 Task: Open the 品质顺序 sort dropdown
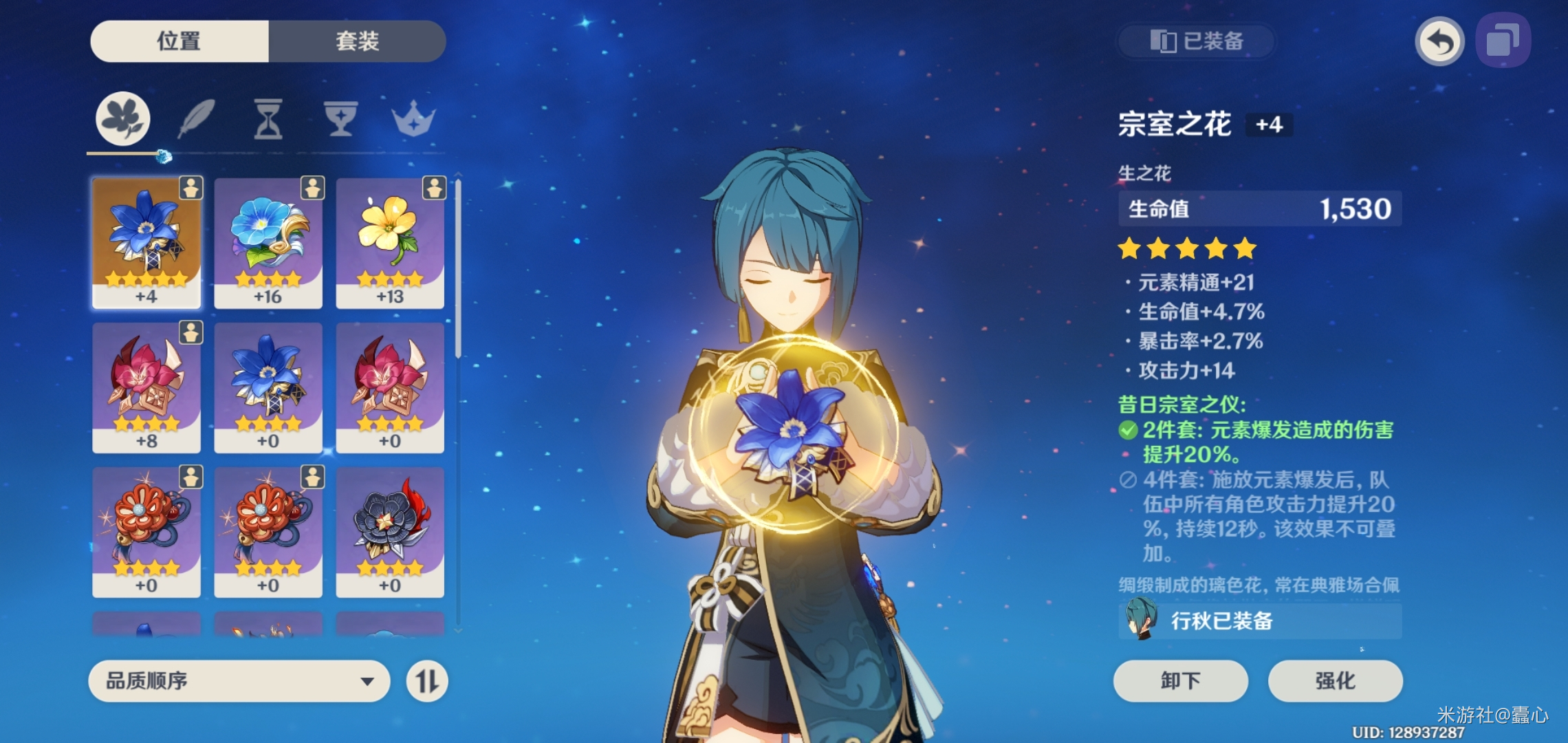(239, 681)
